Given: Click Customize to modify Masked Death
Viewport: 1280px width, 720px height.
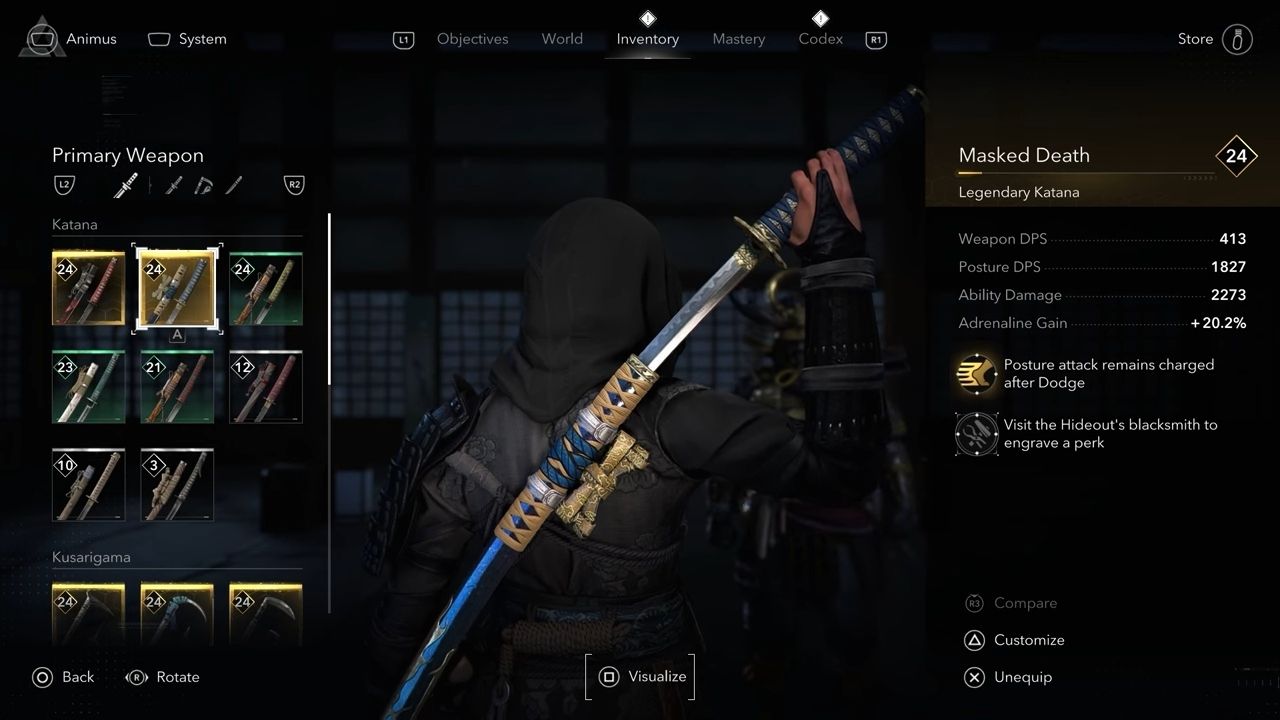Looking at the screenshot, I should tap(1029, 640).
